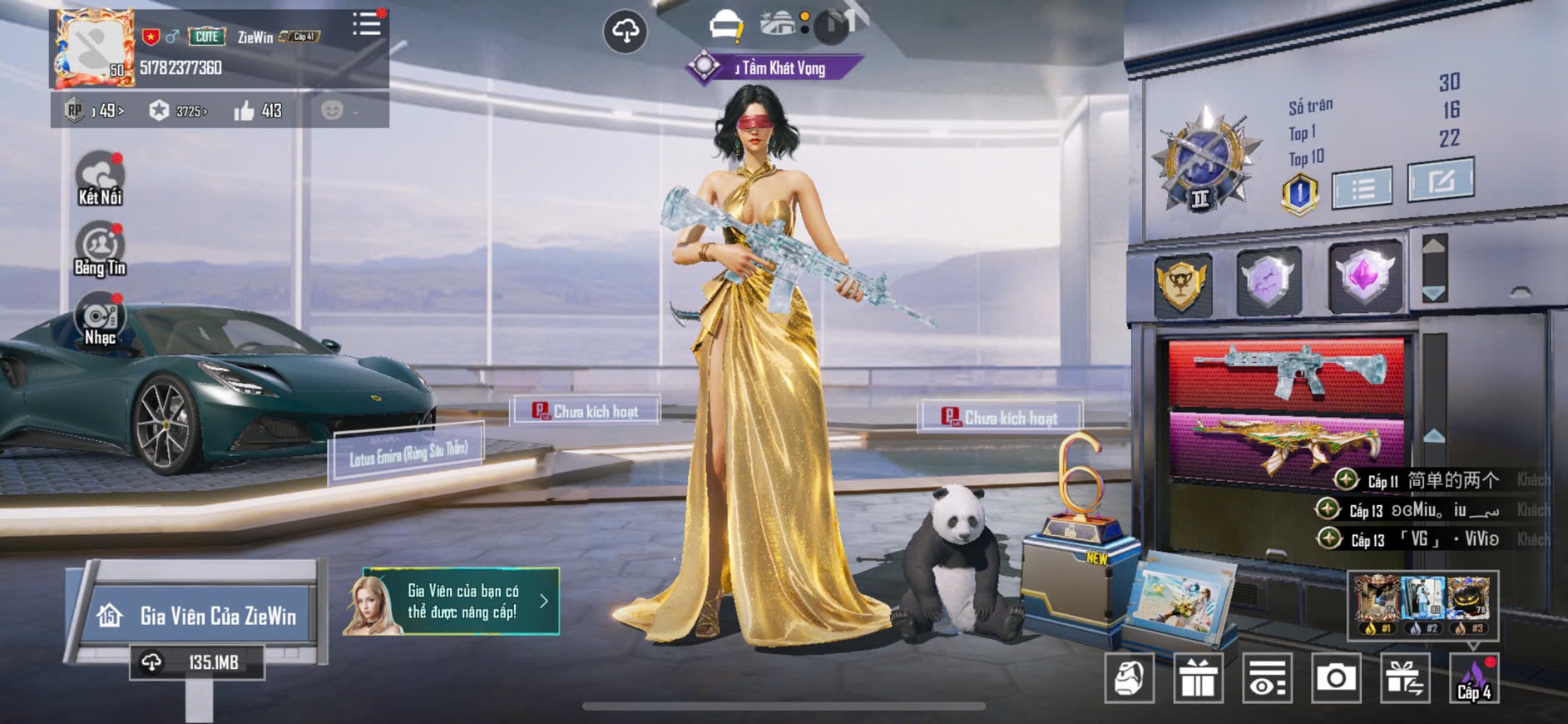The width and height of the screenshot is (1568, 724).
Task: Visit Gia Viên Của ZieWin home
Action: pyautogui.click(x=200, y=616)
